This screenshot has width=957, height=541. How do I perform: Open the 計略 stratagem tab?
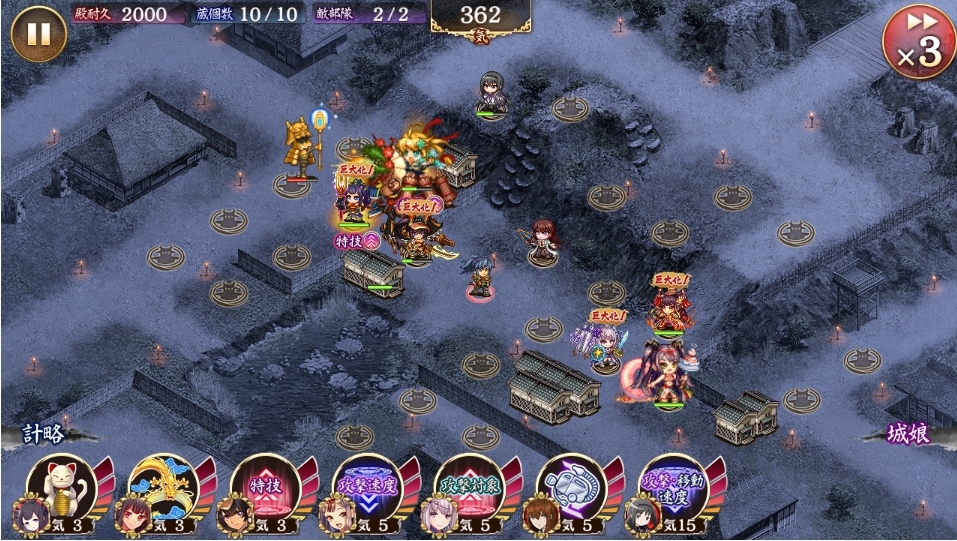pos(45,434)
